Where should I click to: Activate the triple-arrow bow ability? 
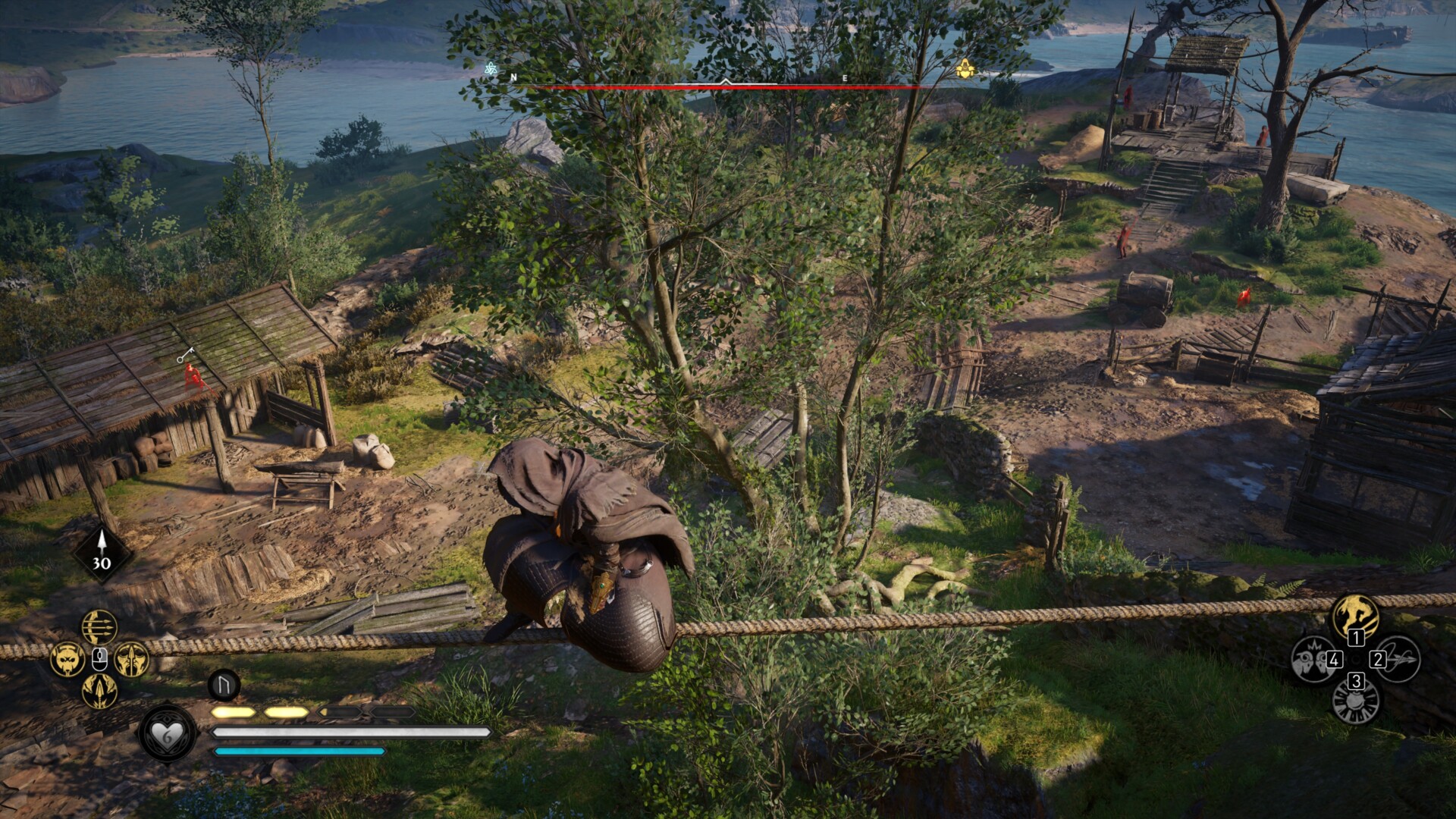click(99, 628)
